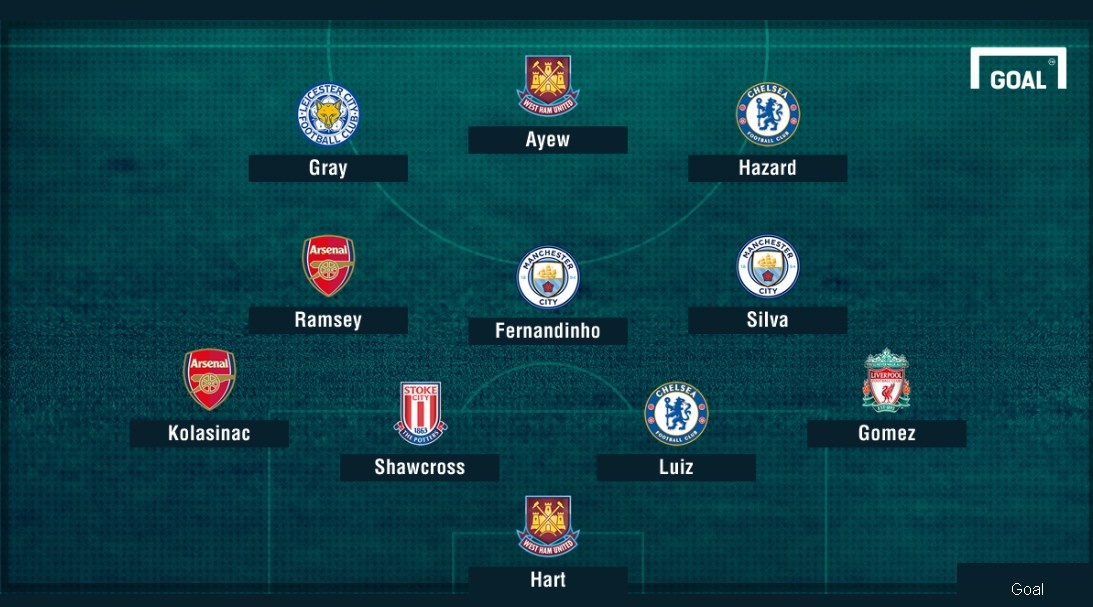This screenshot has width=1093, height=607.
Task: Select goalkeeper Hart's name label
Action: point(547,580)
